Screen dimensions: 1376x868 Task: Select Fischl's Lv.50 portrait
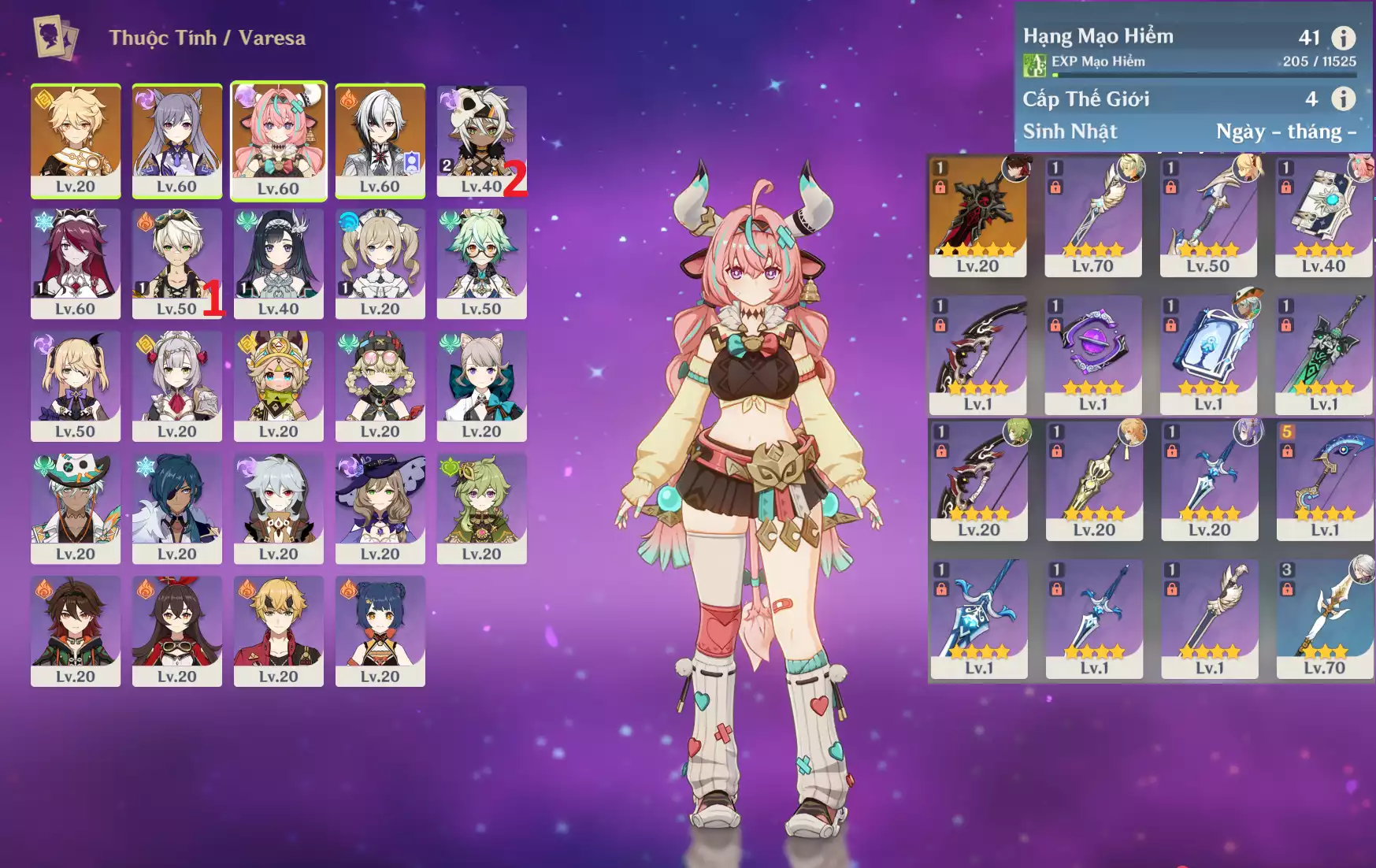click(x=76, y=385)
